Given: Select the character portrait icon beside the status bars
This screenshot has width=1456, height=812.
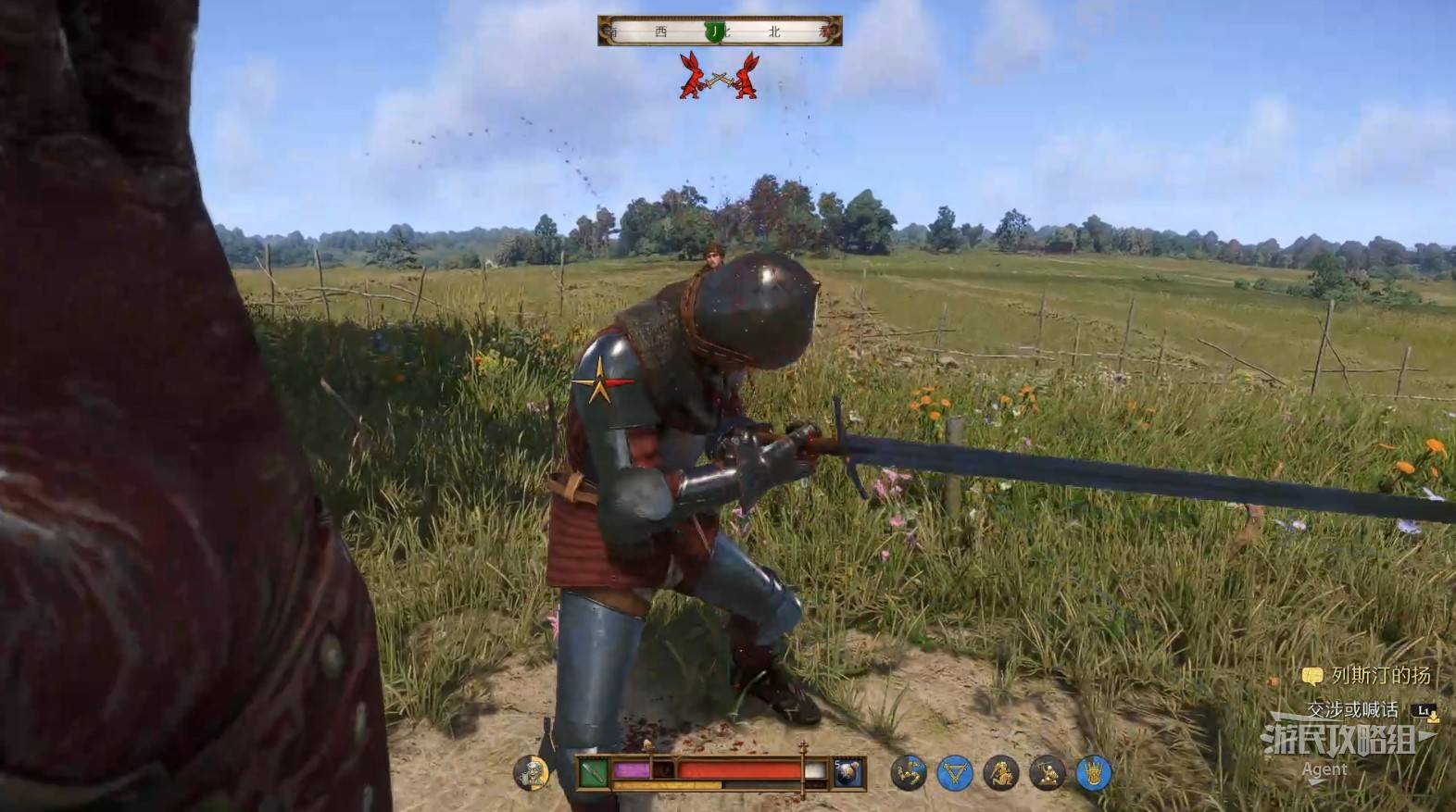Looking at the screenshot, I should [531, 773].
